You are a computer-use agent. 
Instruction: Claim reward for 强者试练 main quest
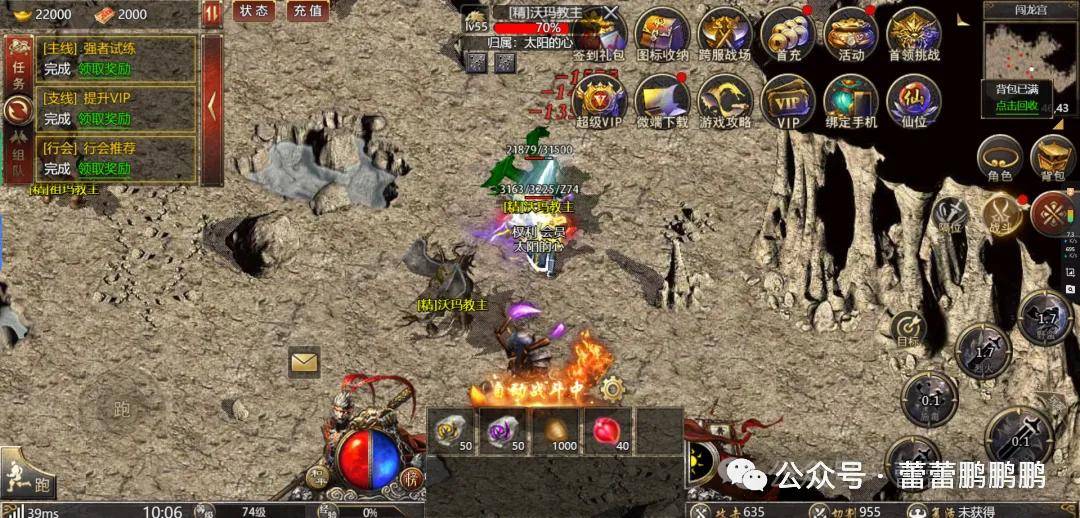pos(105,67)
